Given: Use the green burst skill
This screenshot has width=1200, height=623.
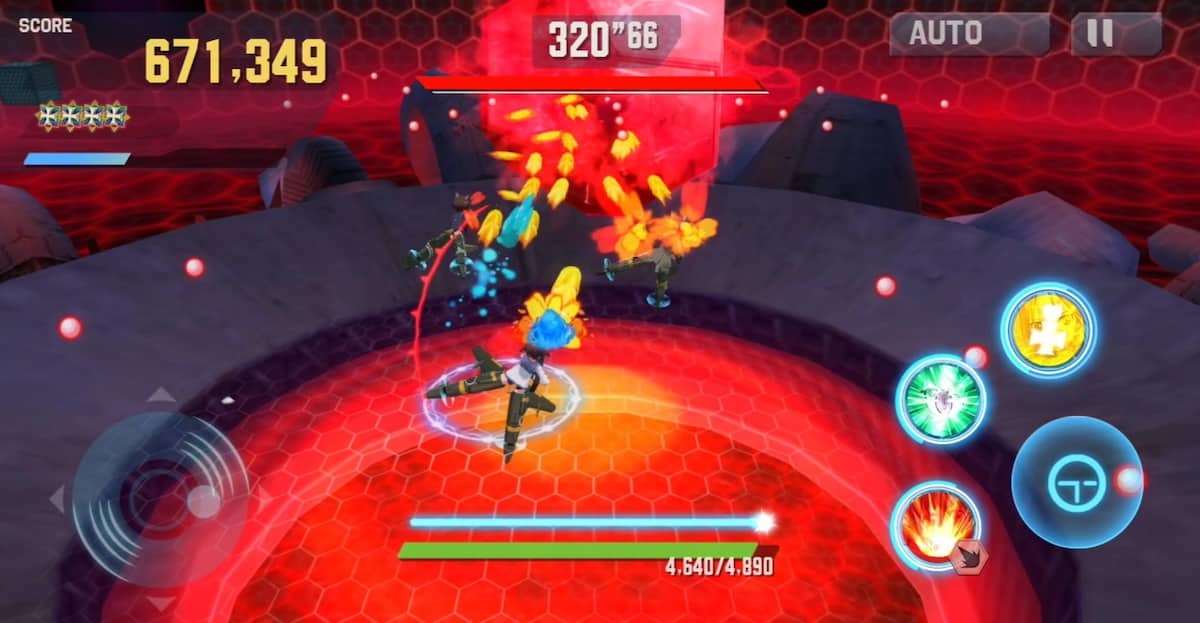Looking at the screenshot, I should click(x=941, y=401).
